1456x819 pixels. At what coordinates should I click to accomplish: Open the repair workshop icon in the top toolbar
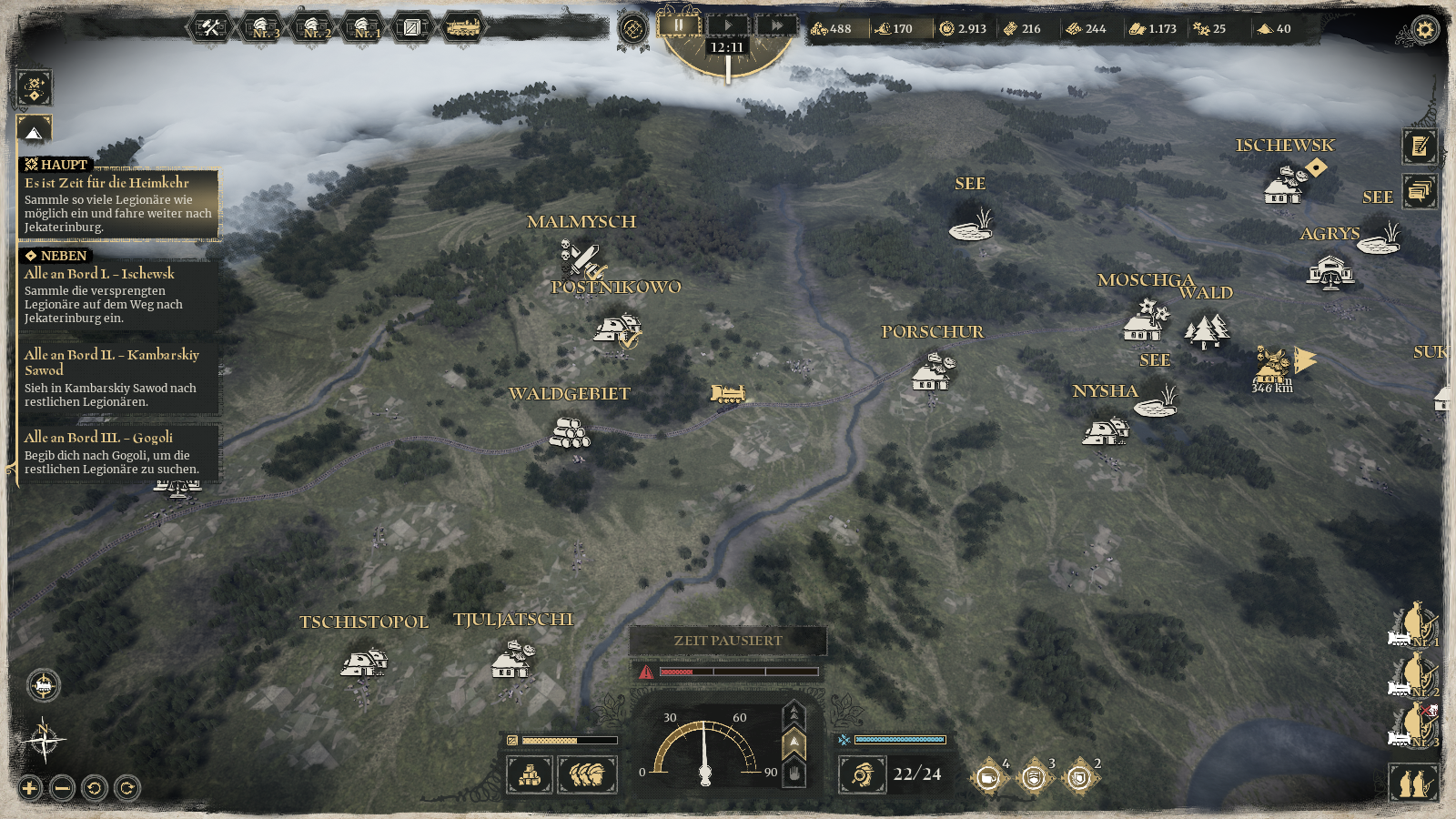click(x=209, y=27)
